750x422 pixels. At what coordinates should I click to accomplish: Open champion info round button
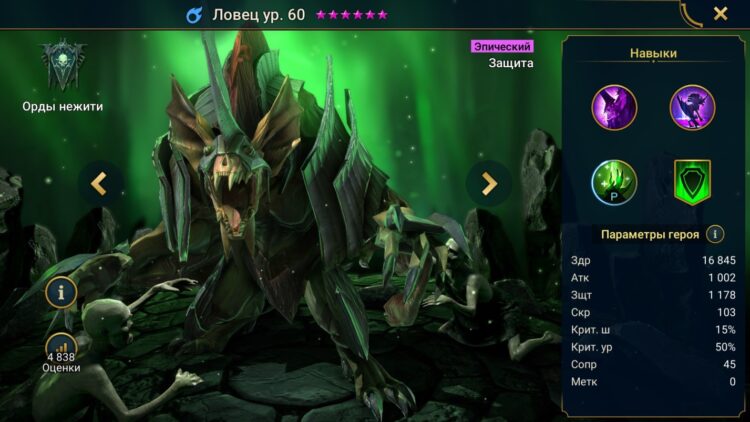[62, 292]
